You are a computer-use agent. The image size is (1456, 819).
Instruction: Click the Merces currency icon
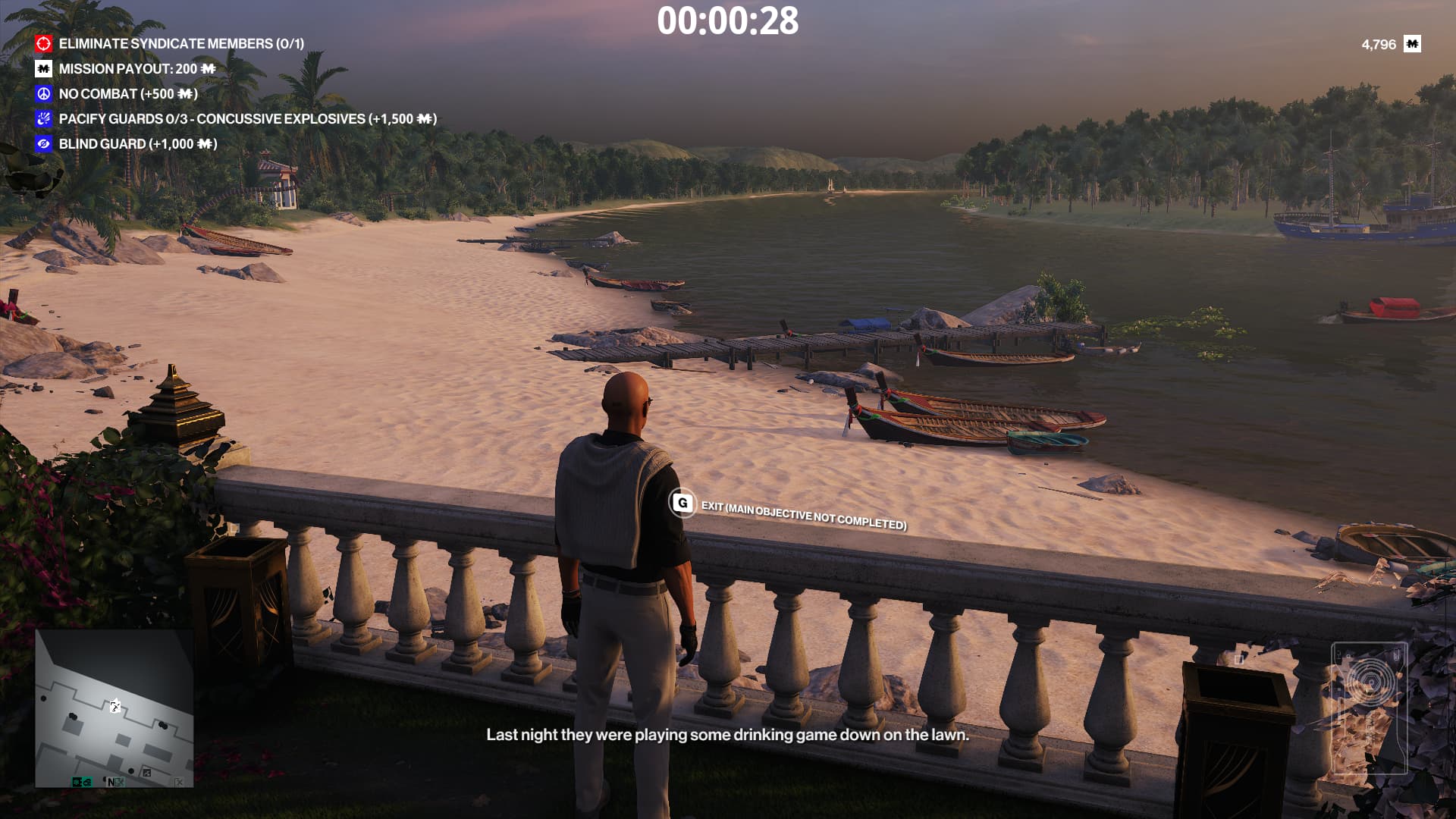click(1412, 44)
